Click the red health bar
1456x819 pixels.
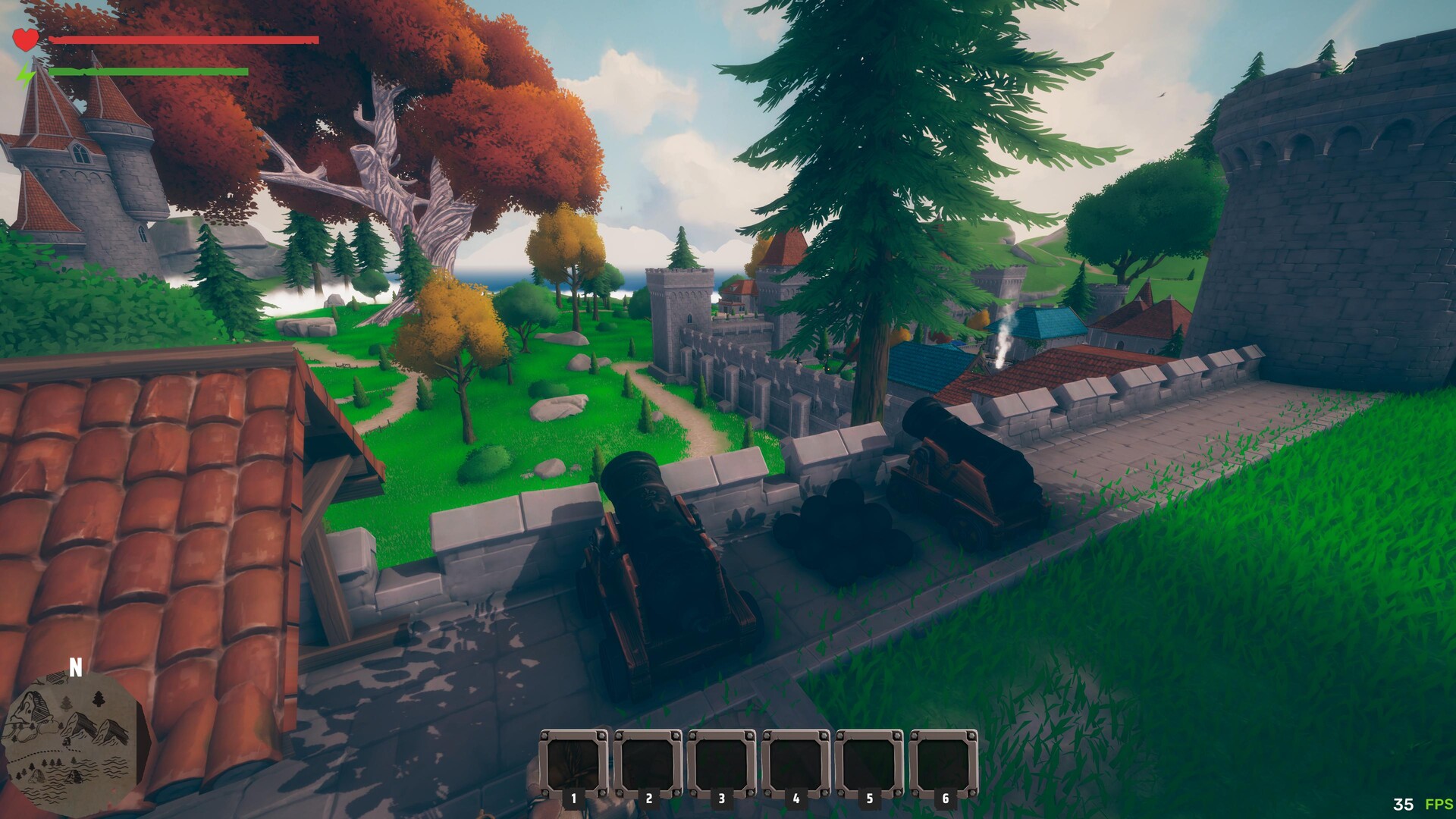[182, 39]
